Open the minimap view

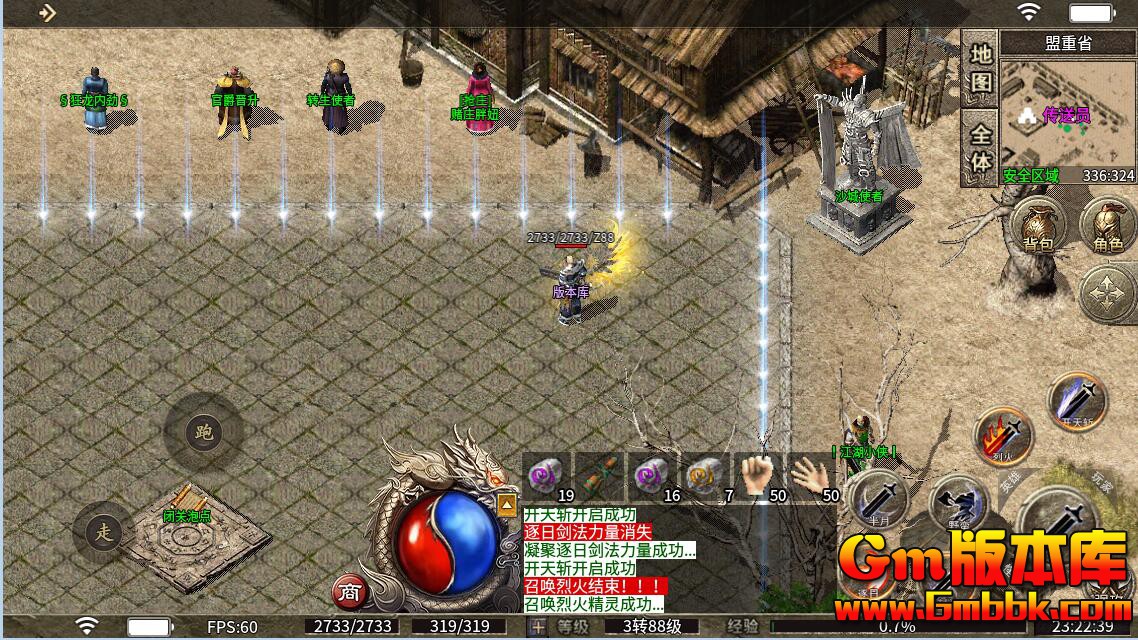click(x=1067, y=116)
